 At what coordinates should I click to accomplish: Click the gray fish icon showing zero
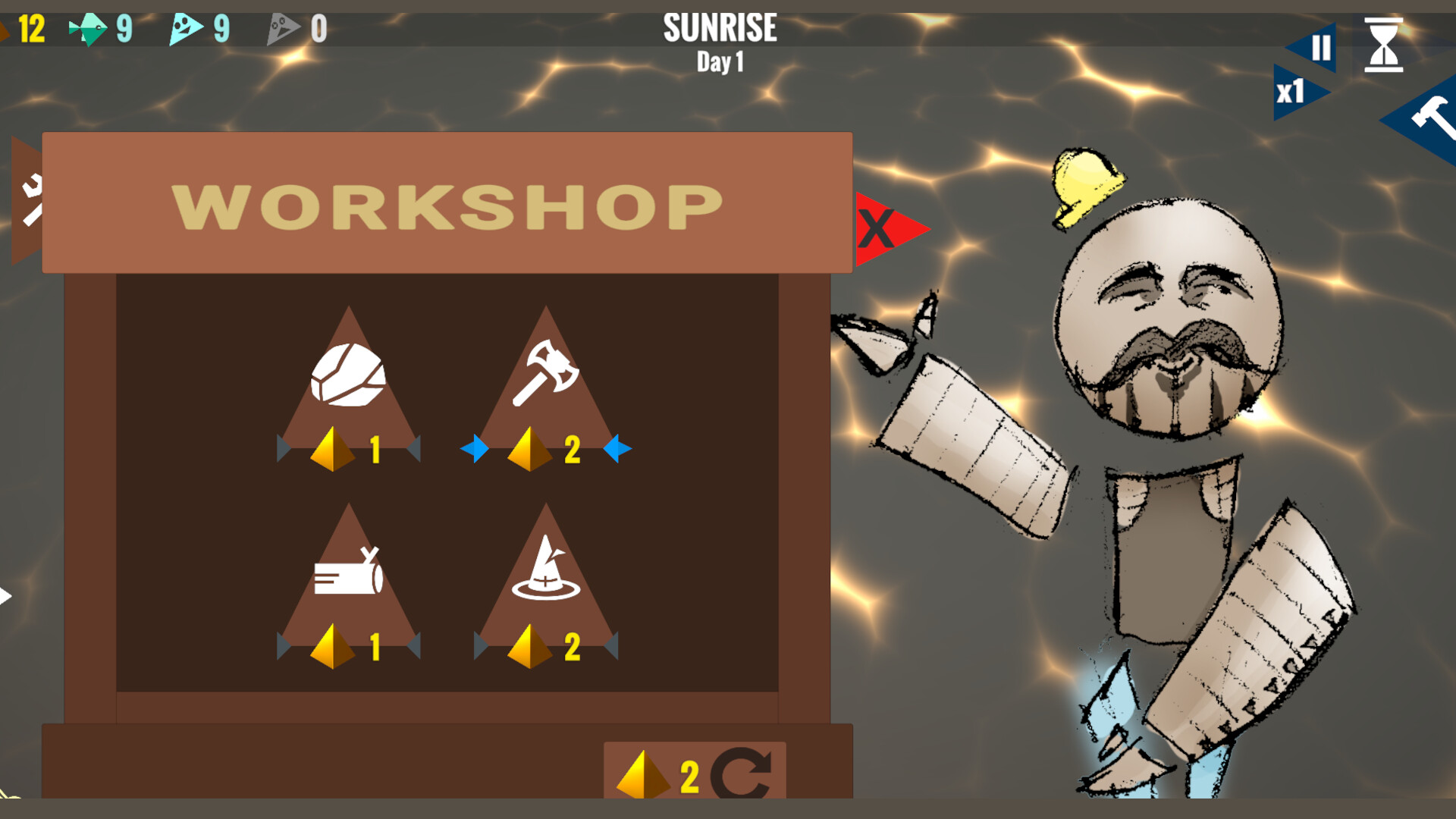tap(284, 29)
